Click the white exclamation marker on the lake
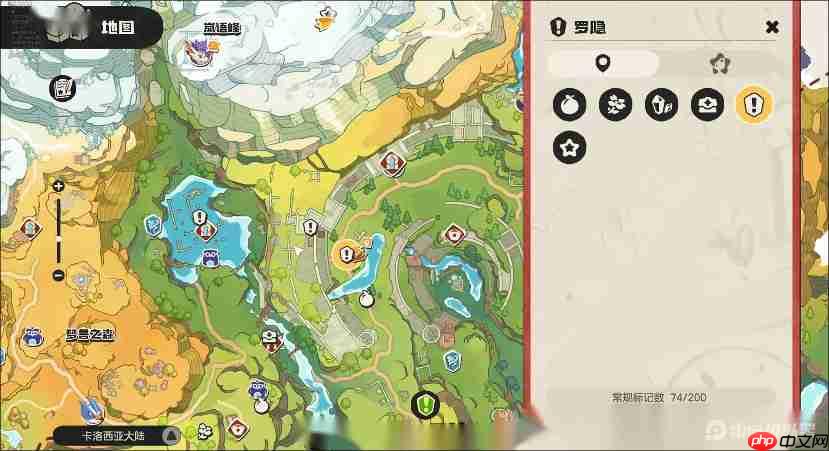The width and height of the screenshot is (829, 451). 199,217
